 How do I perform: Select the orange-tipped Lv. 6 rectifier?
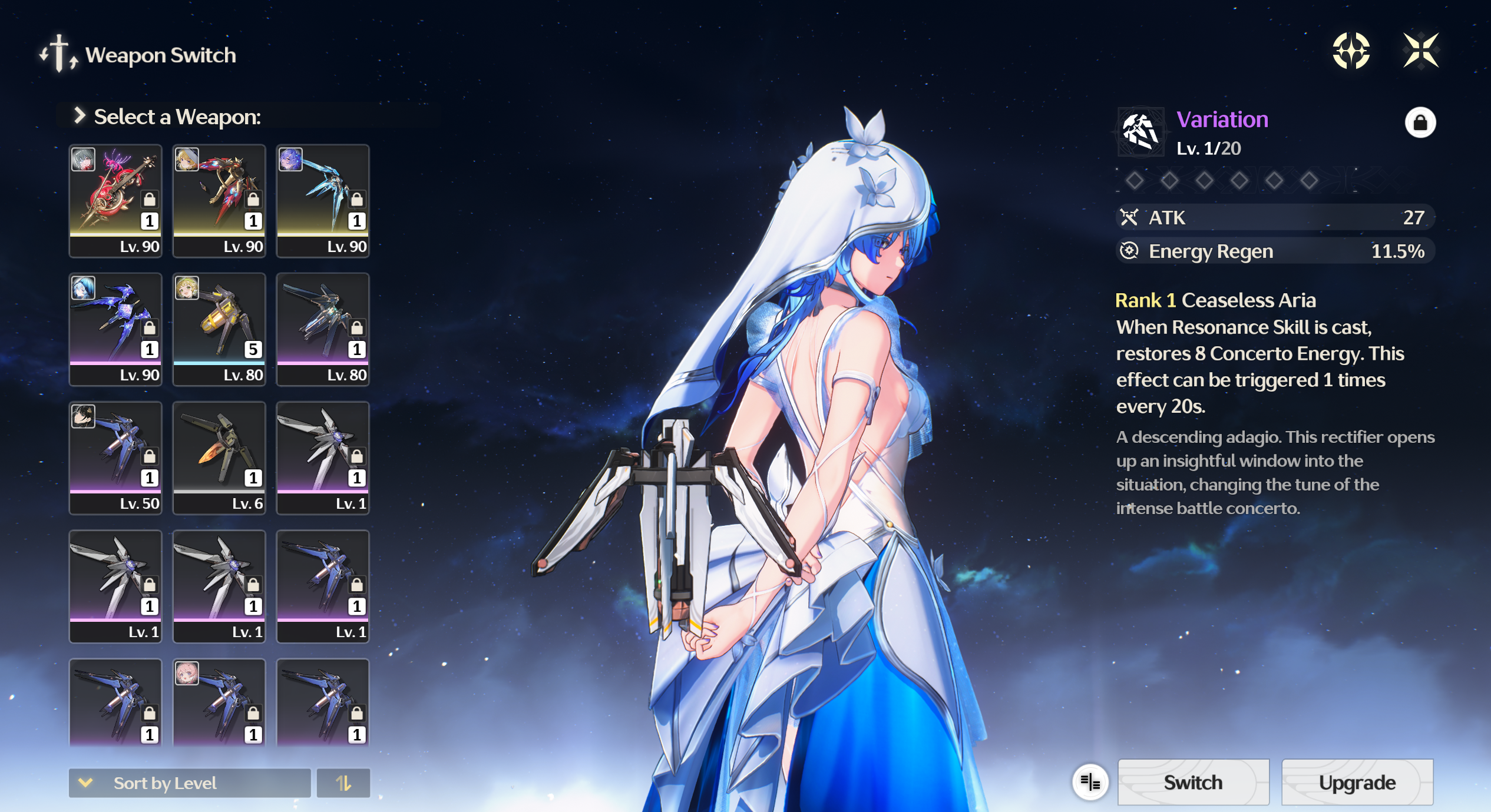[x=219, y=458]
